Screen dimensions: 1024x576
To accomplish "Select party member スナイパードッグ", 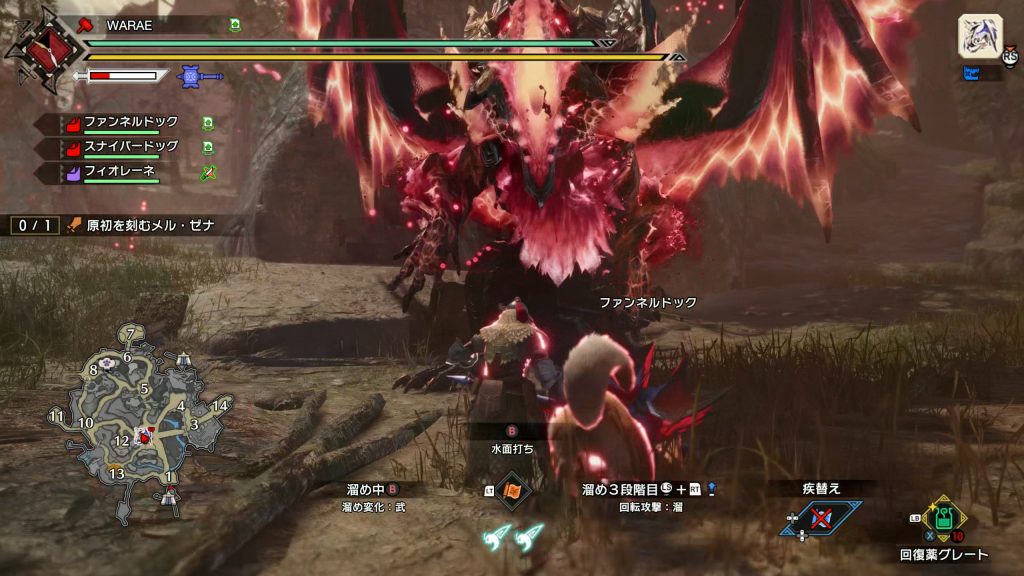I will click(131, 148).
